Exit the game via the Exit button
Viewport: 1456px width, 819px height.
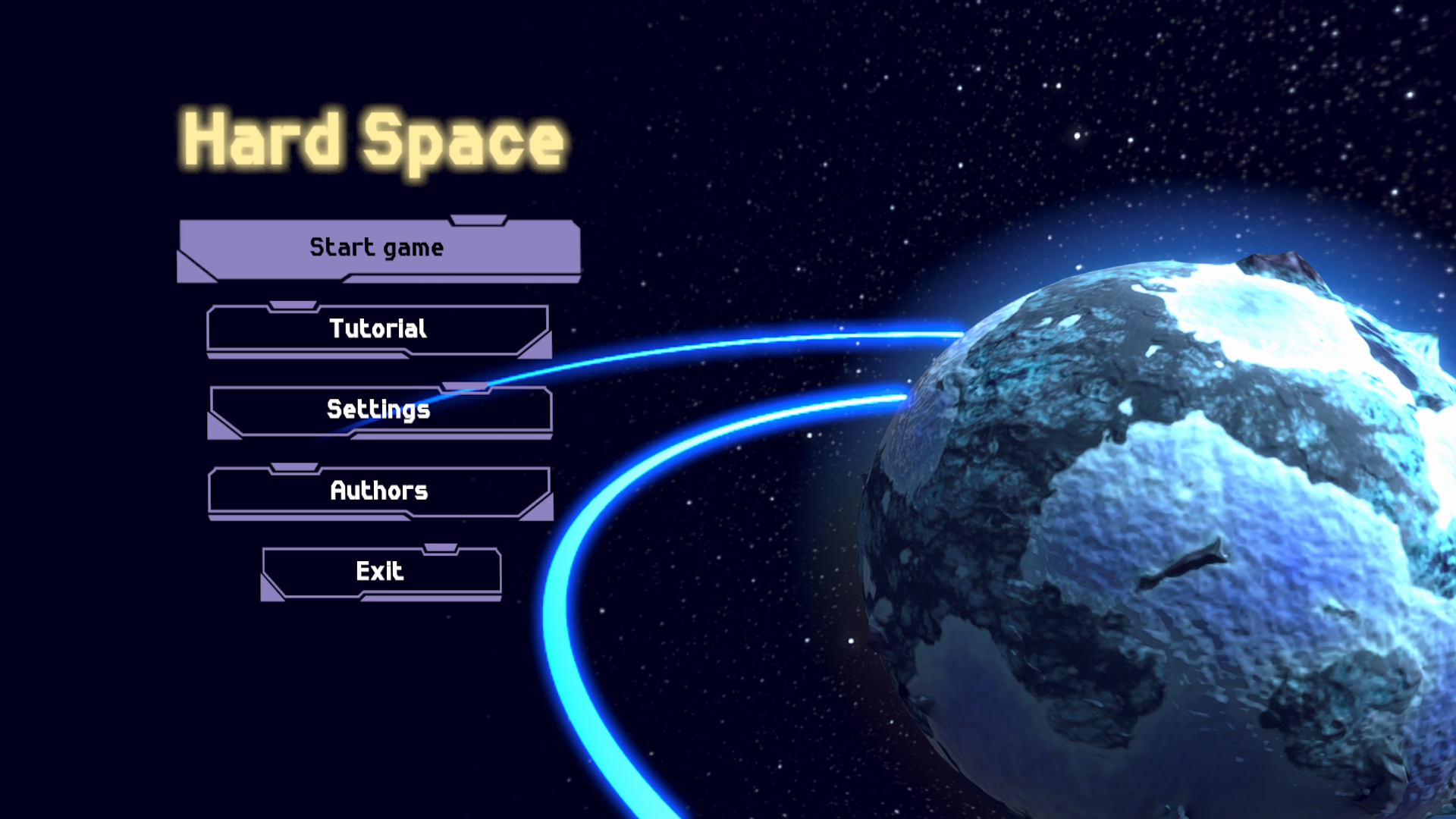click(x=381, y=572)
